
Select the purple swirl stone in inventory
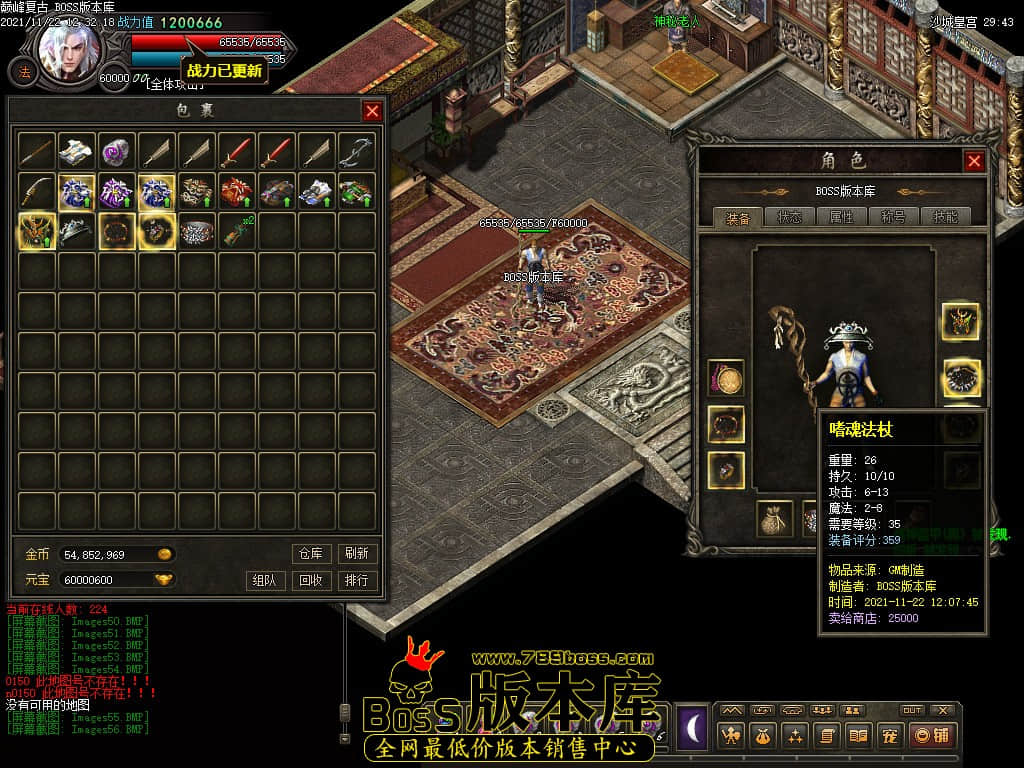tap(118, 151)
